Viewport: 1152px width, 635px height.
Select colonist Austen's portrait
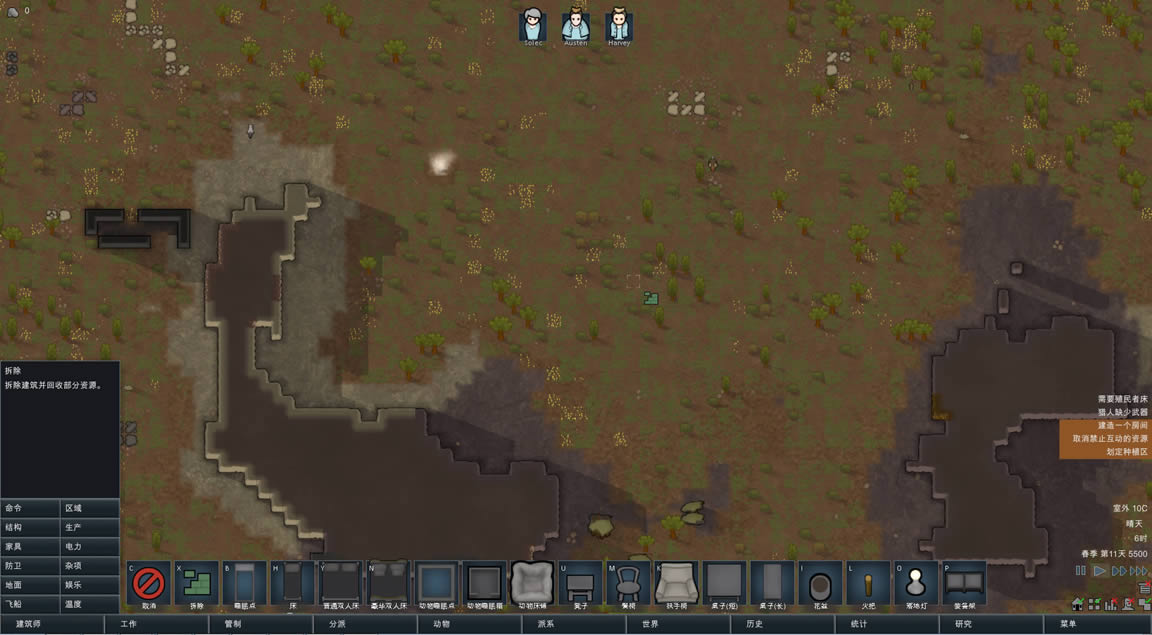tap(575, 26)
